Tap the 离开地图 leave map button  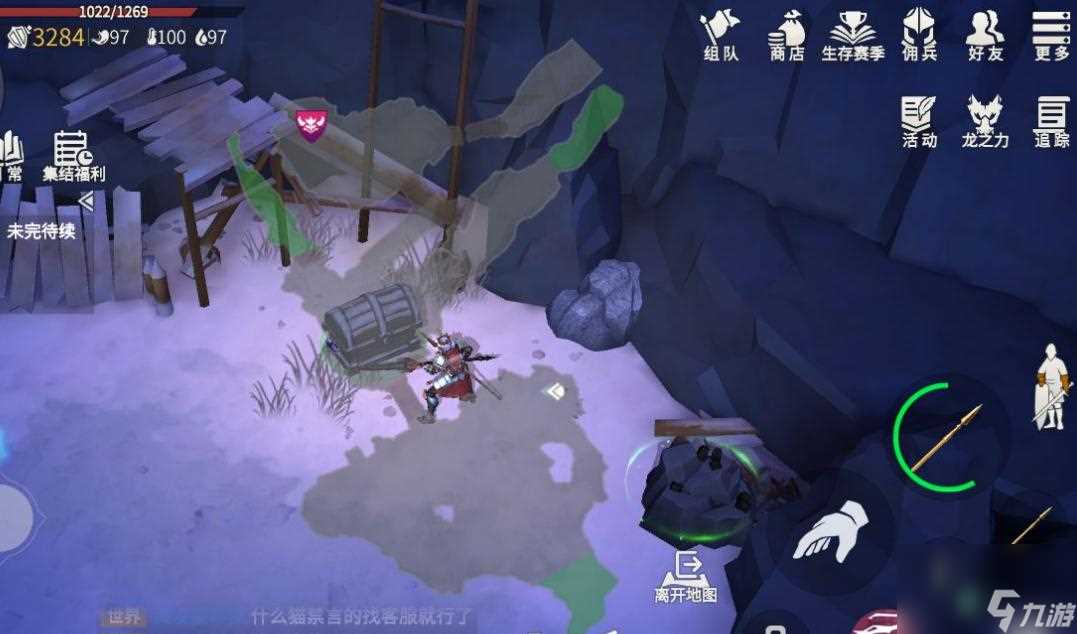click(x=686, y=577)
